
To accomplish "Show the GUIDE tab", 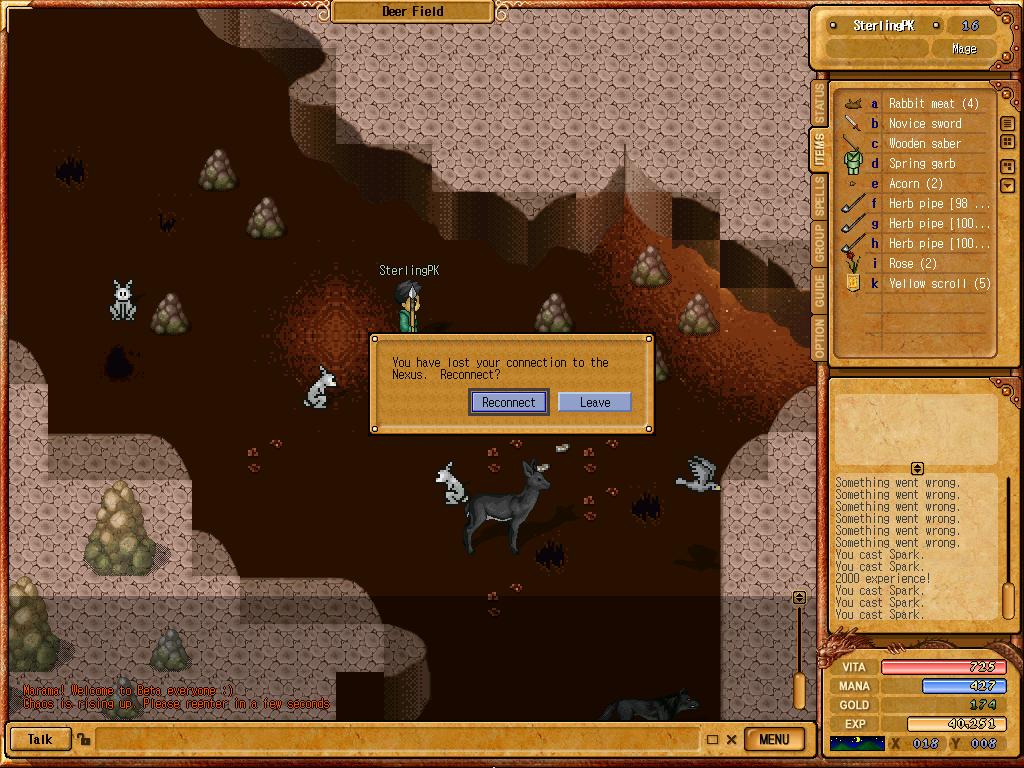I will point(819,291).
